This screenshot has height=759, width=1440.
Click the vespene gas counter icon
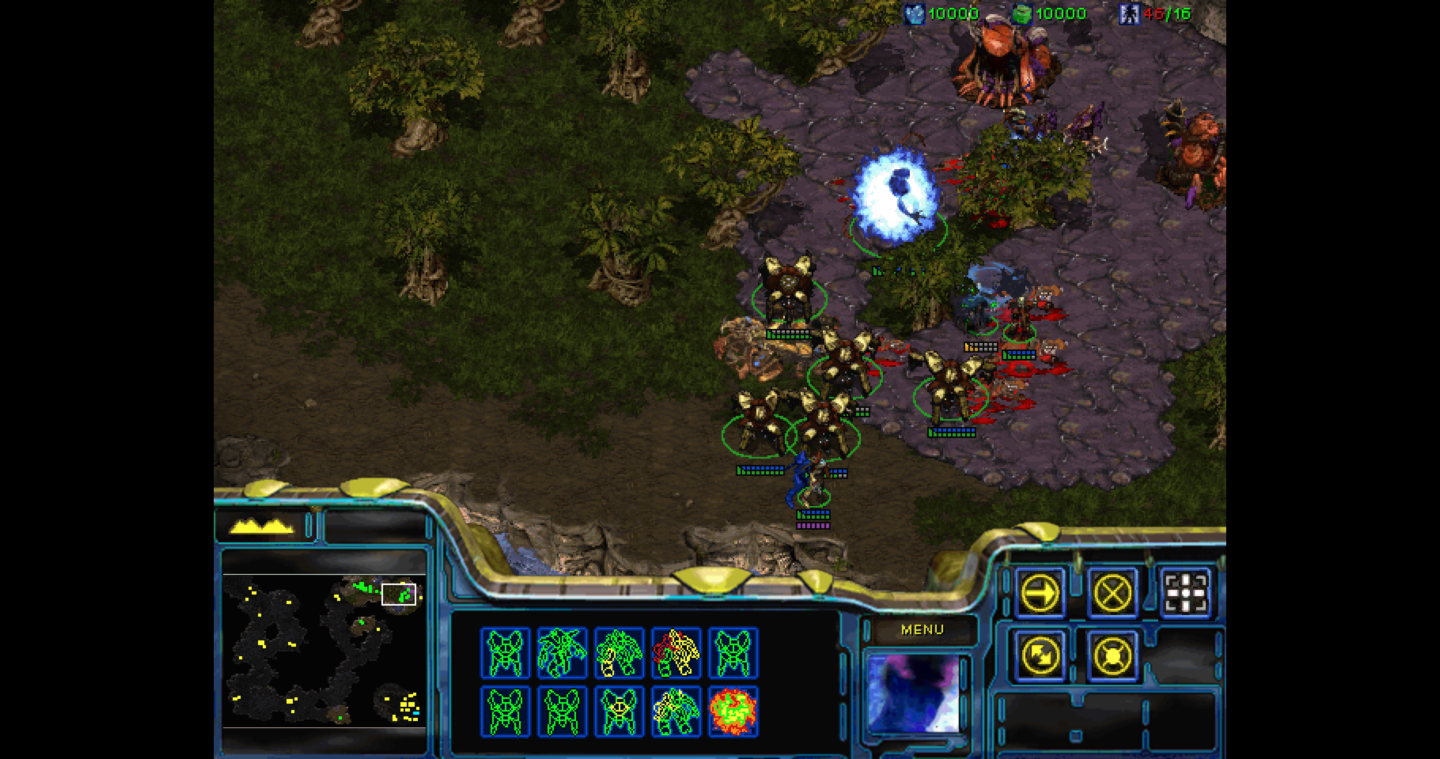click(x=1023, y=13)
